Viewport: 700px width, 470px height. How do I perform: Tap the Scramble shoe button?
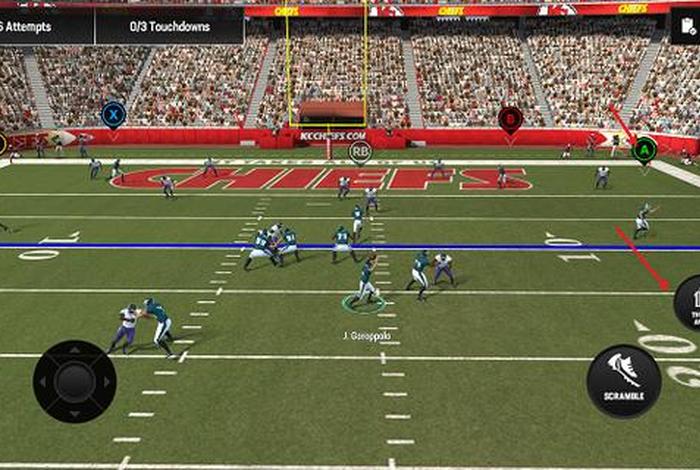coord(623,381)
